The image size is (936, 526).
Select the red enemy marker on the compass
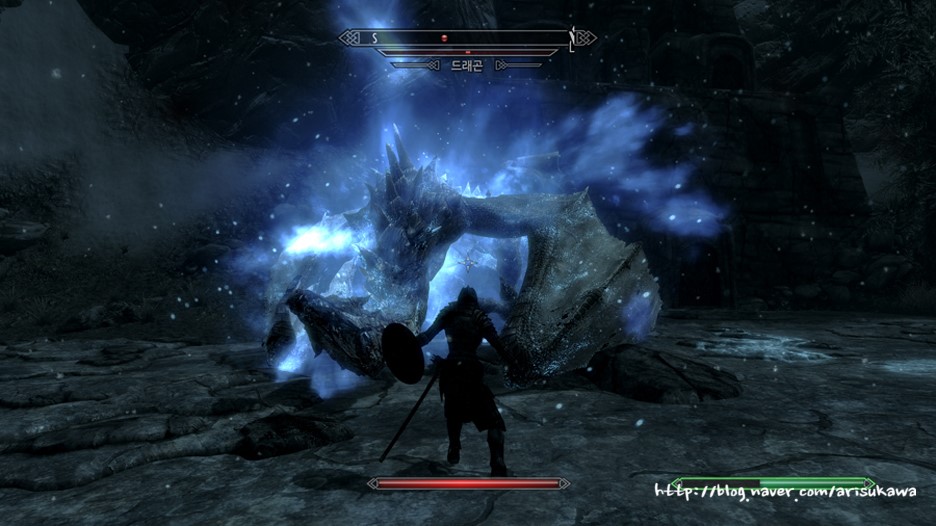445,38
